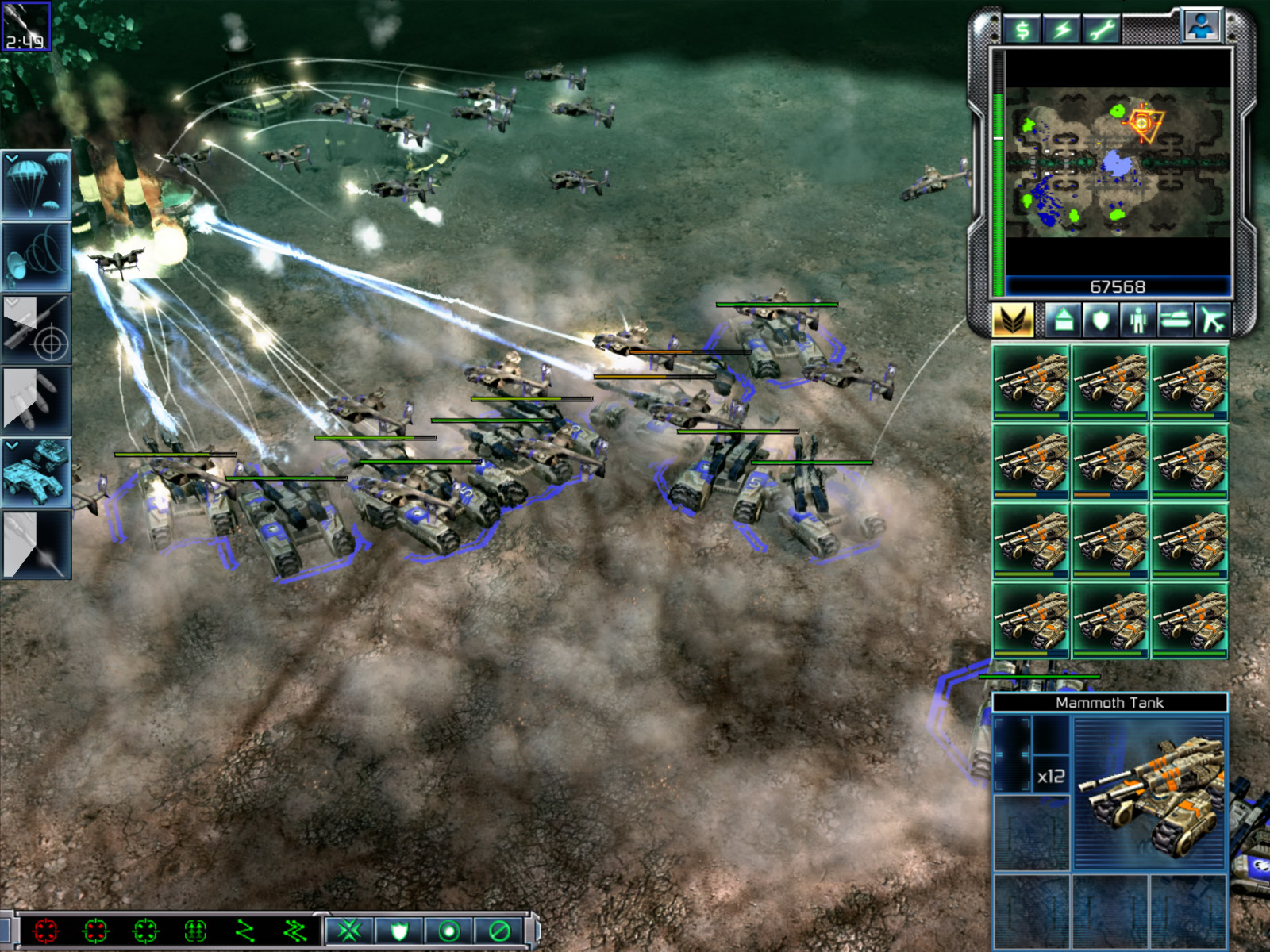Open the sell mode with the dollar button
Image resolution: width=1270 pixels, height=952 pixels.
[1022, 30]
